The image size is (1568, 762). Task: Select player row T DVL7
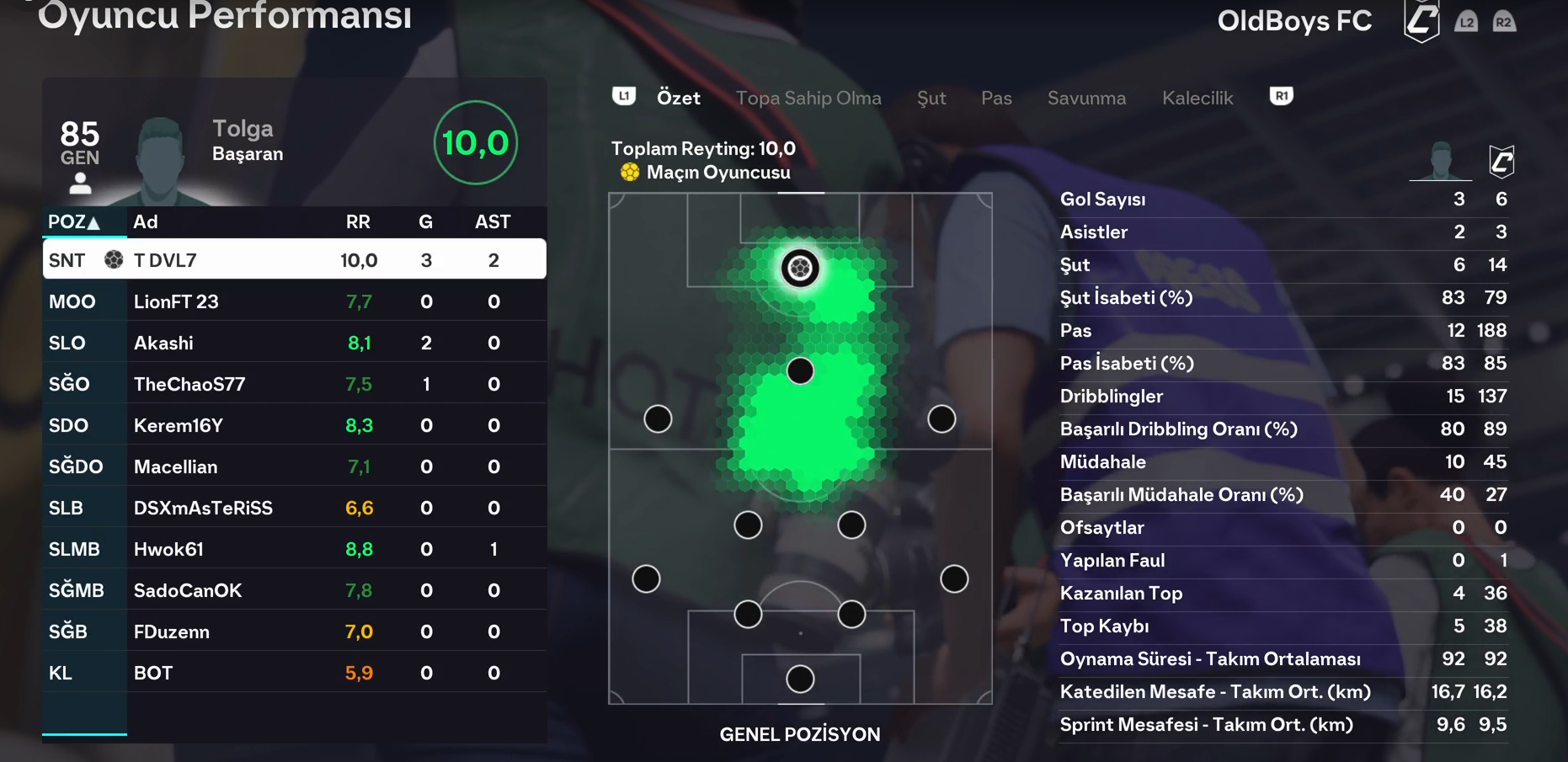(294, 260)
